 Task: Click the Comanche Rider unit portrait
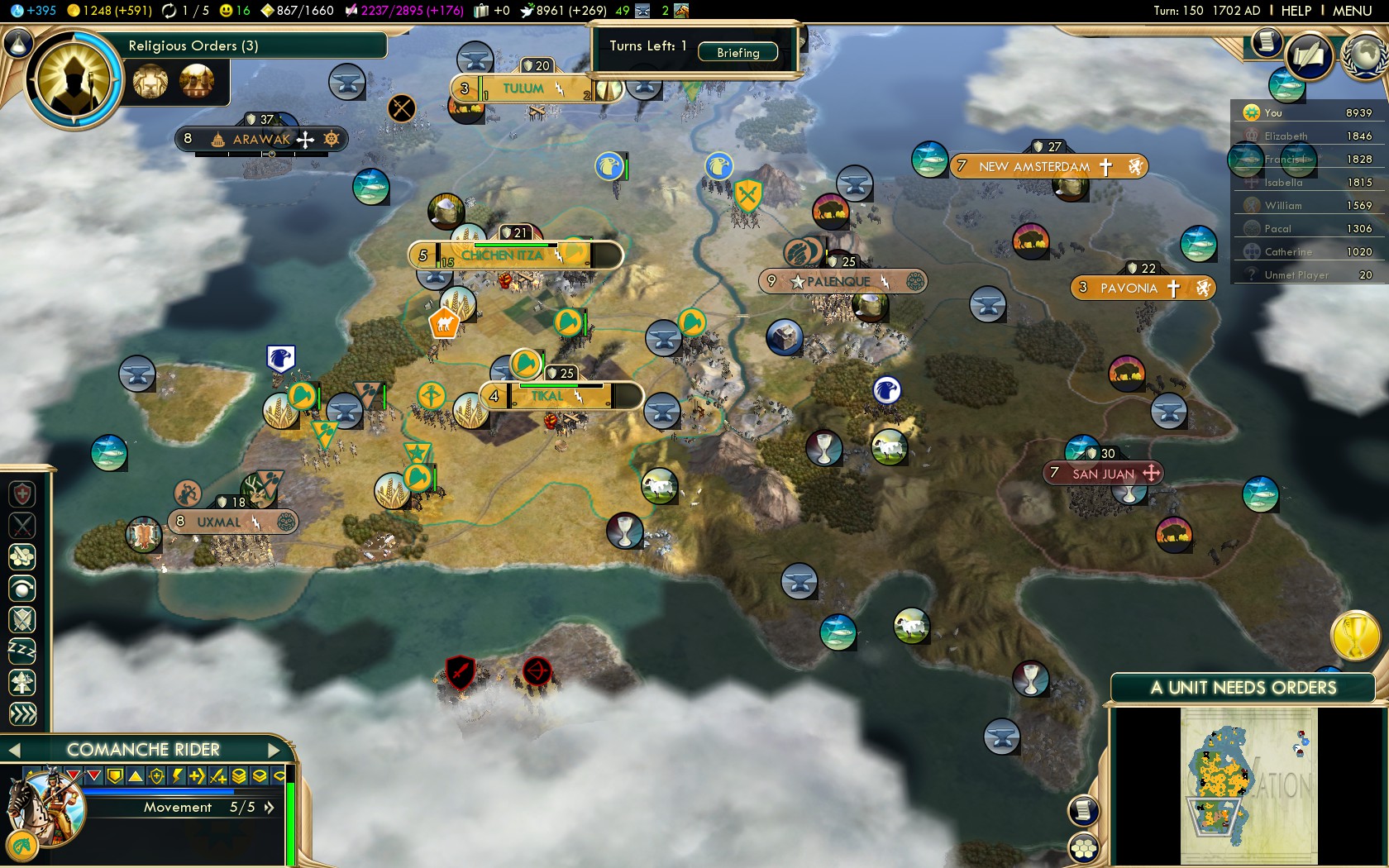45,807
